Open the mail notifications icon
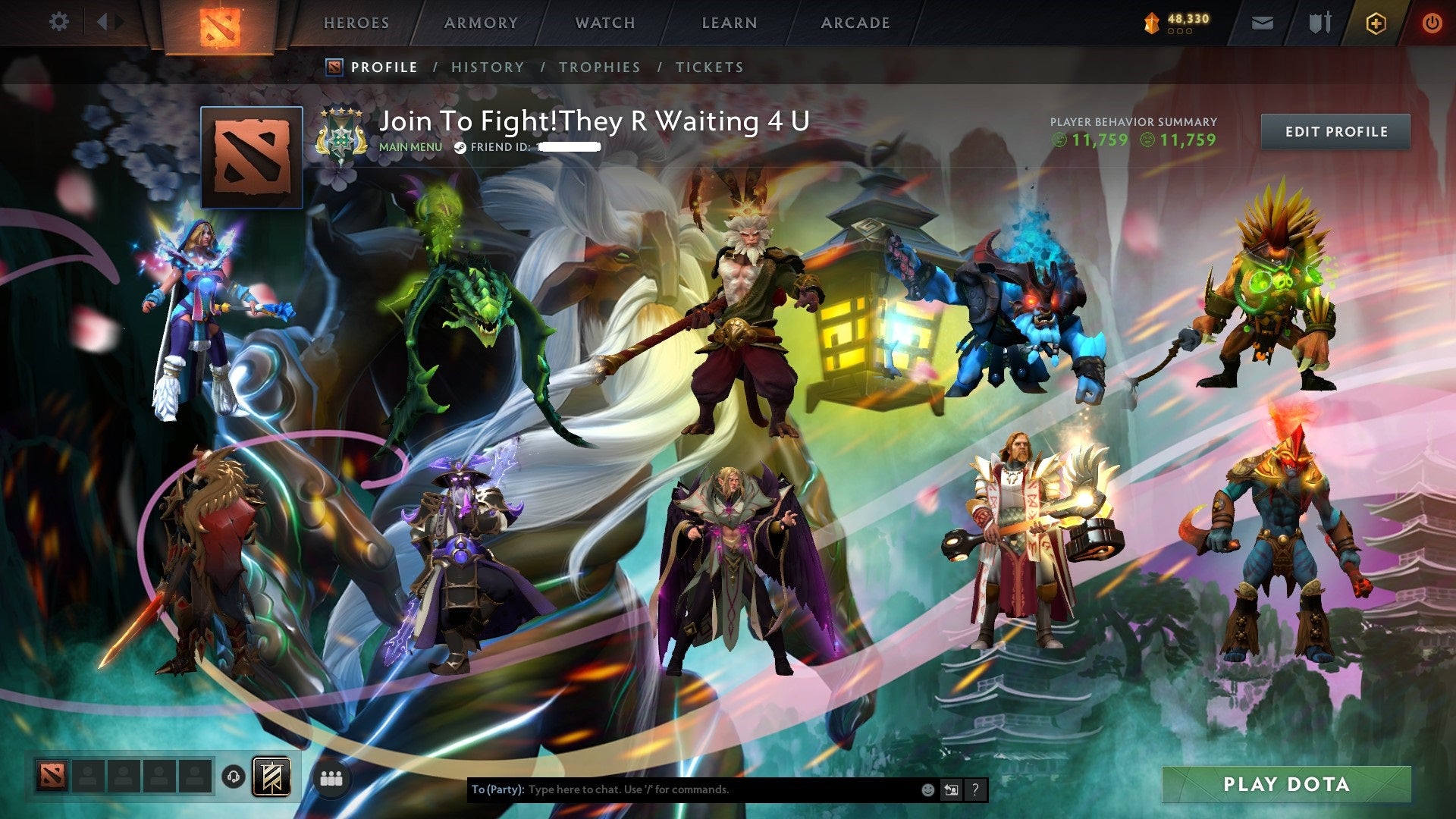The width and height of the screenshot is (1456, 819). pyautogui.click(x=1262, y=23)
